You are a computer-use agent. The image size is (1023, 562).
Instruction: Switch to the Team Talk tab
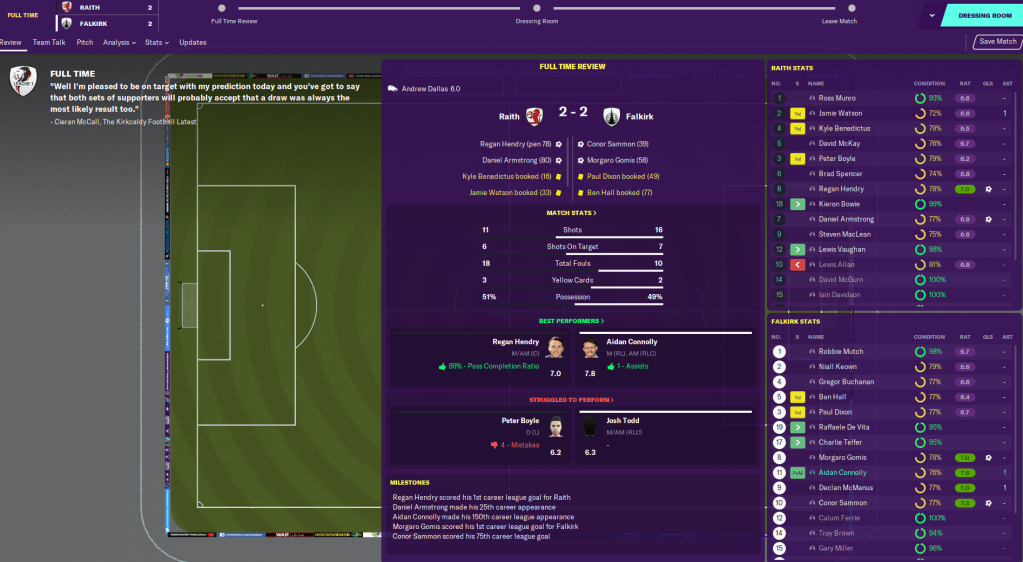tap(49, 43)
